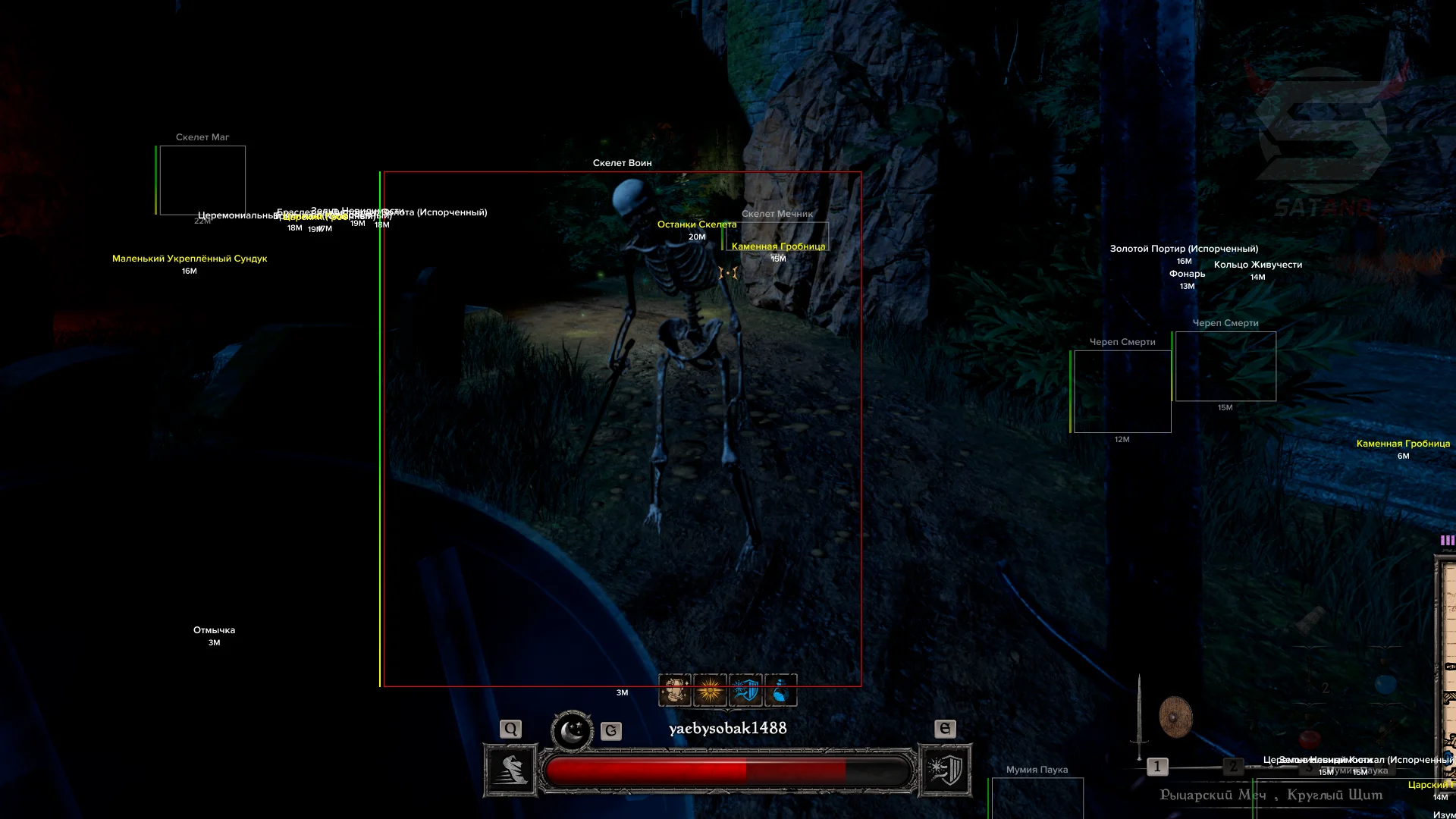Use the shield bash ability icon
1456x819 pixels.
(945, 770)
